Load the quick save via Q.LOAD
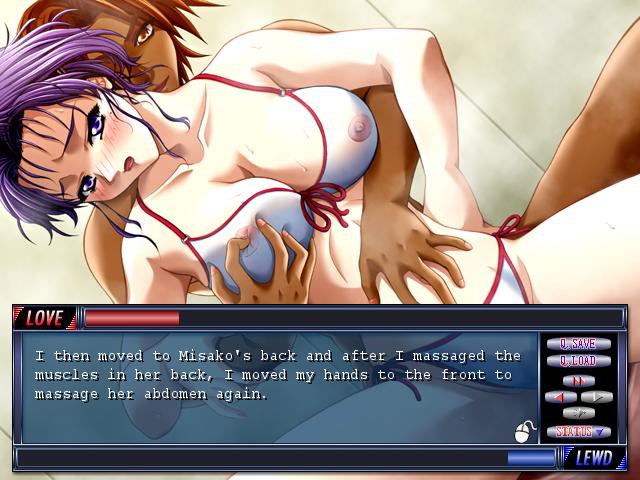Screen dimensions: 640x480 [578, 361]
